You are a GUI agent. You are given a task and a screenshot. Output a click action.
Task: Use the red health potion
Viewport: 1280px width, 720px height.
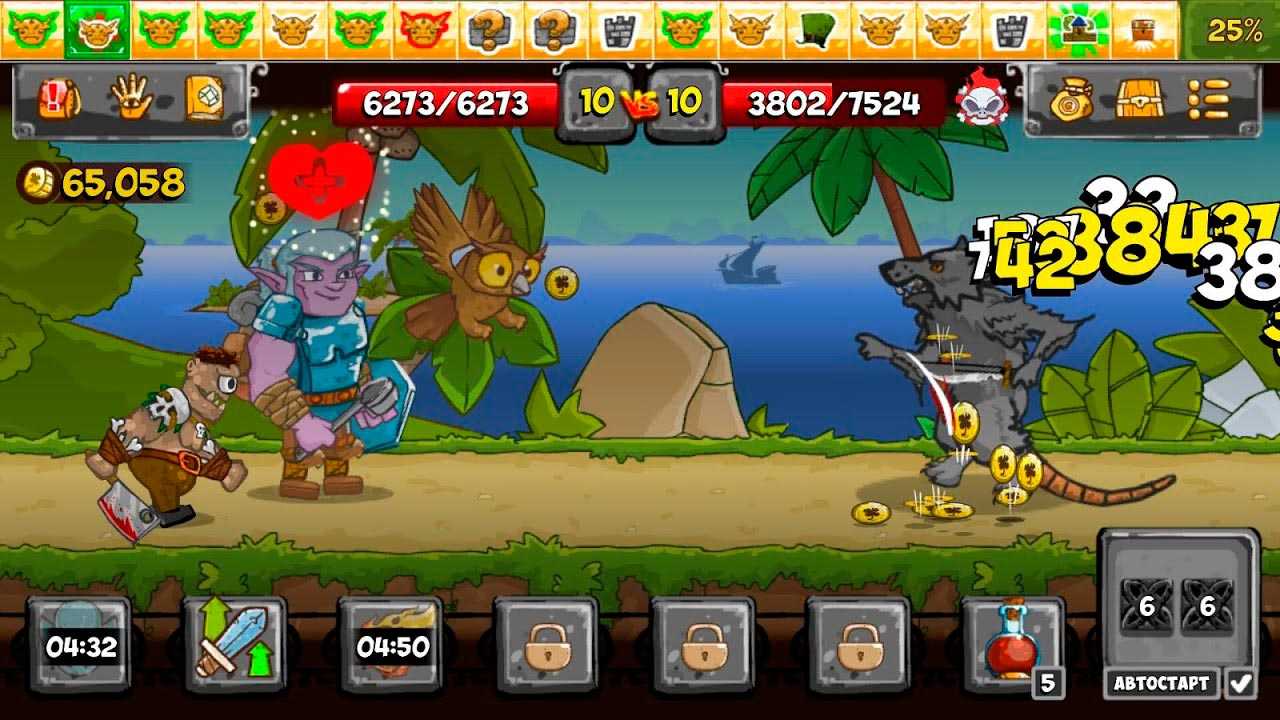click(1010, 645)
